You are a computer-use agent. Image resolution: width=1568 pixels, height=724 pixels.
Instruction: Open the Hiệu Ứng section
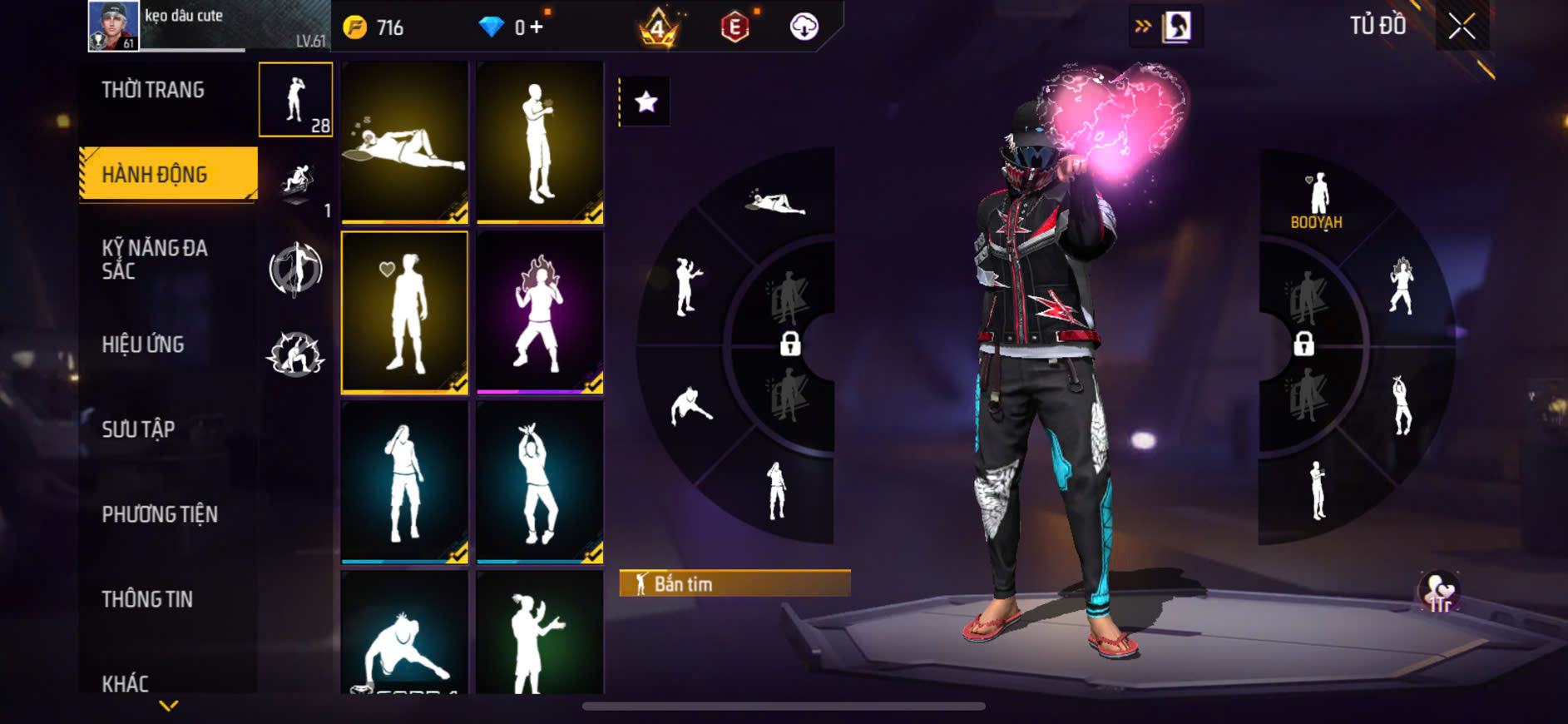click(x=143, y=345)
